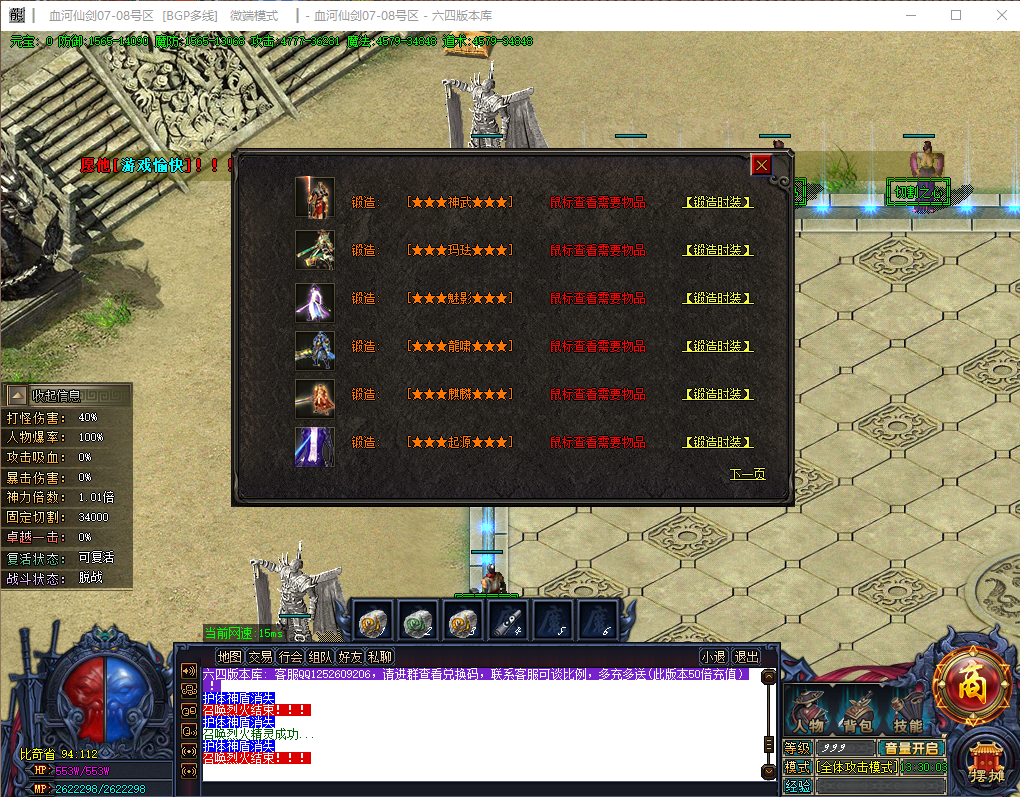Forge the 起源 costume via its 锻造时装 link
Screen dimensions: 1020x797
click(717, 442)
